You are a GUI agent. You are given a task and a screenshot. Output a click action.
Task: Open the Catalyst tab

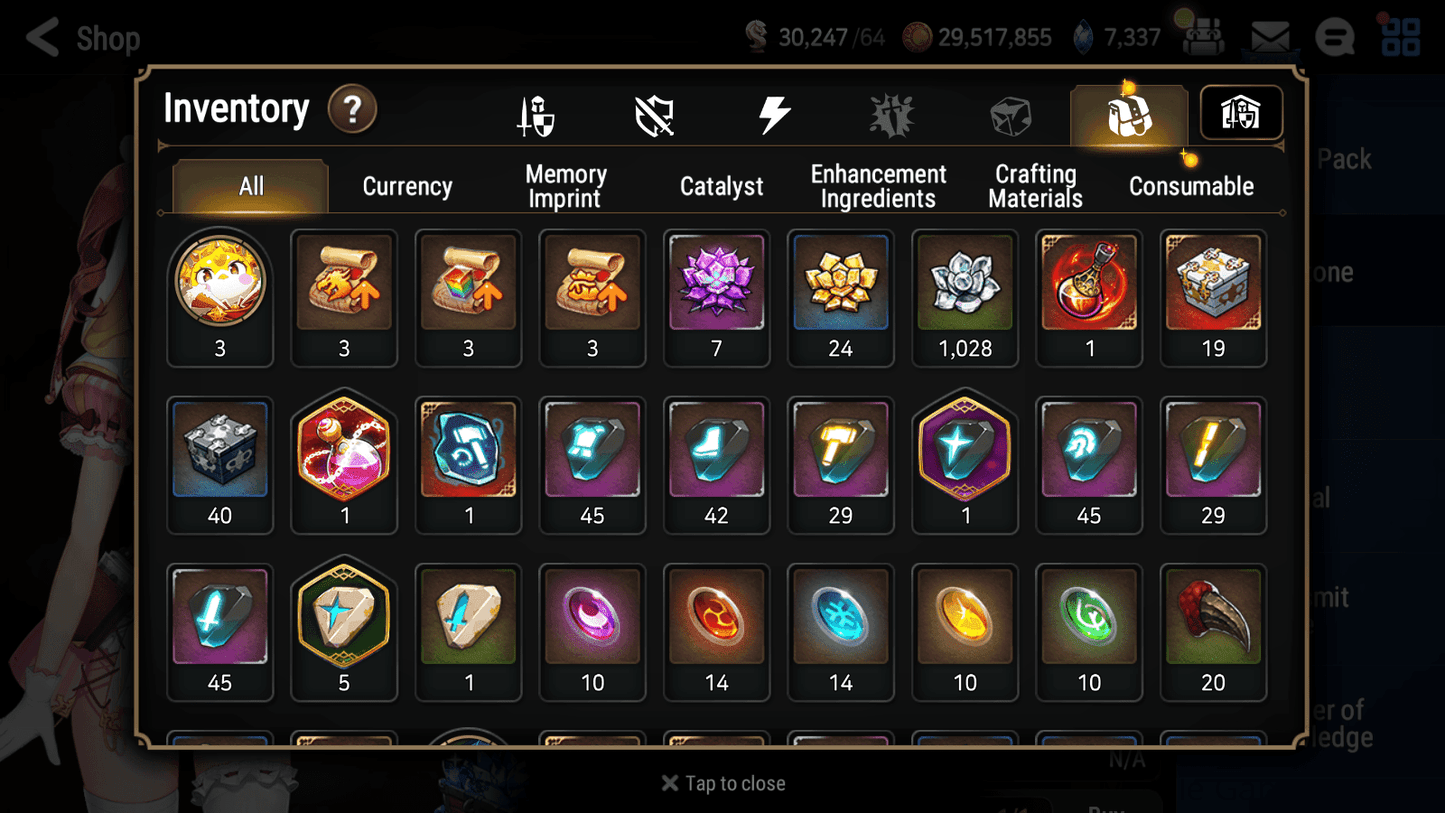point(722,186)
